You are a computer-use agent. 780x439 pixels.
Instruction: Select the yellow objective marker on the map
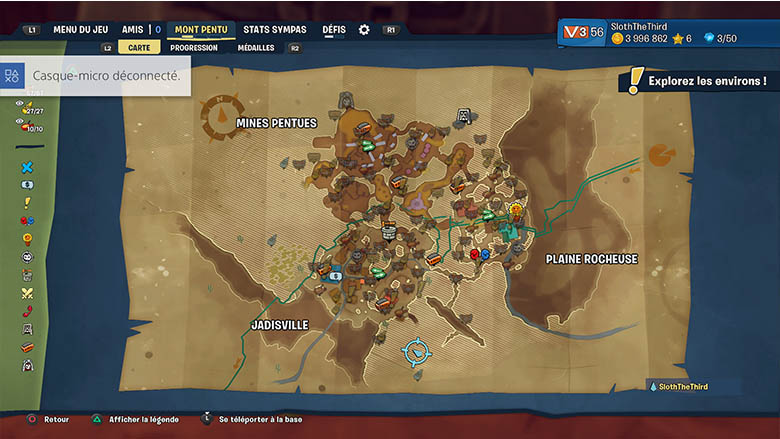click(516, 211)
